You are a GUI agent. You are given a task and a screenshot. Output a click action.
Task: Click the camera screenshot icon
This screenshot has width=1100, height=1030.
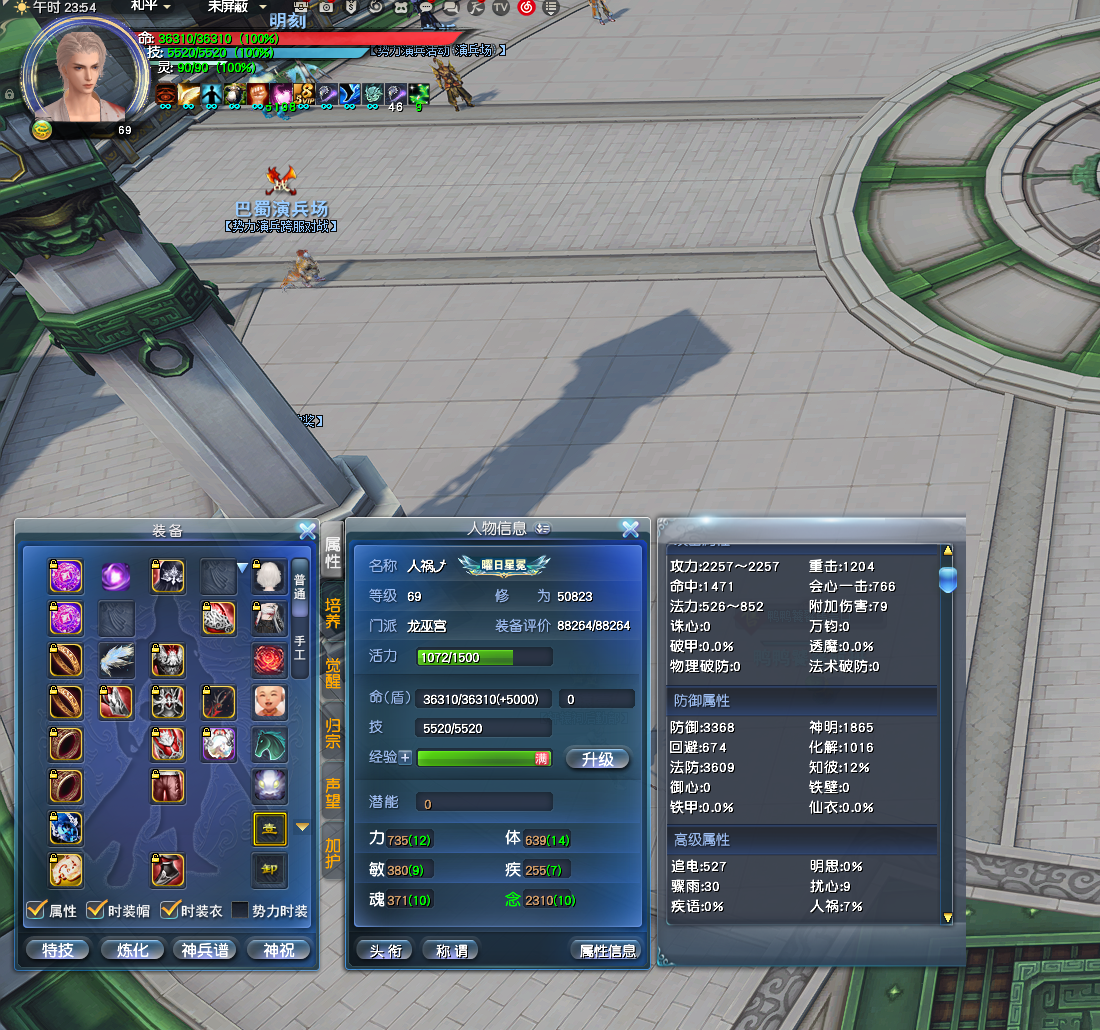click(x=327, y=7)
